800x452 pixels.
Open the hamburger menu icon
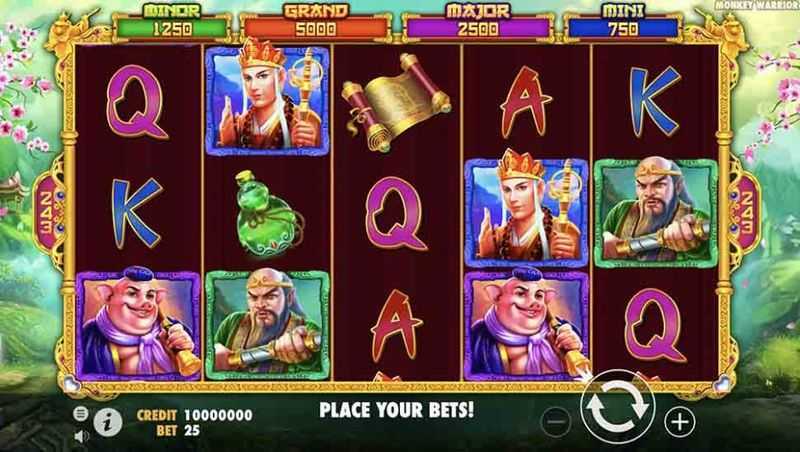[79, 414]
